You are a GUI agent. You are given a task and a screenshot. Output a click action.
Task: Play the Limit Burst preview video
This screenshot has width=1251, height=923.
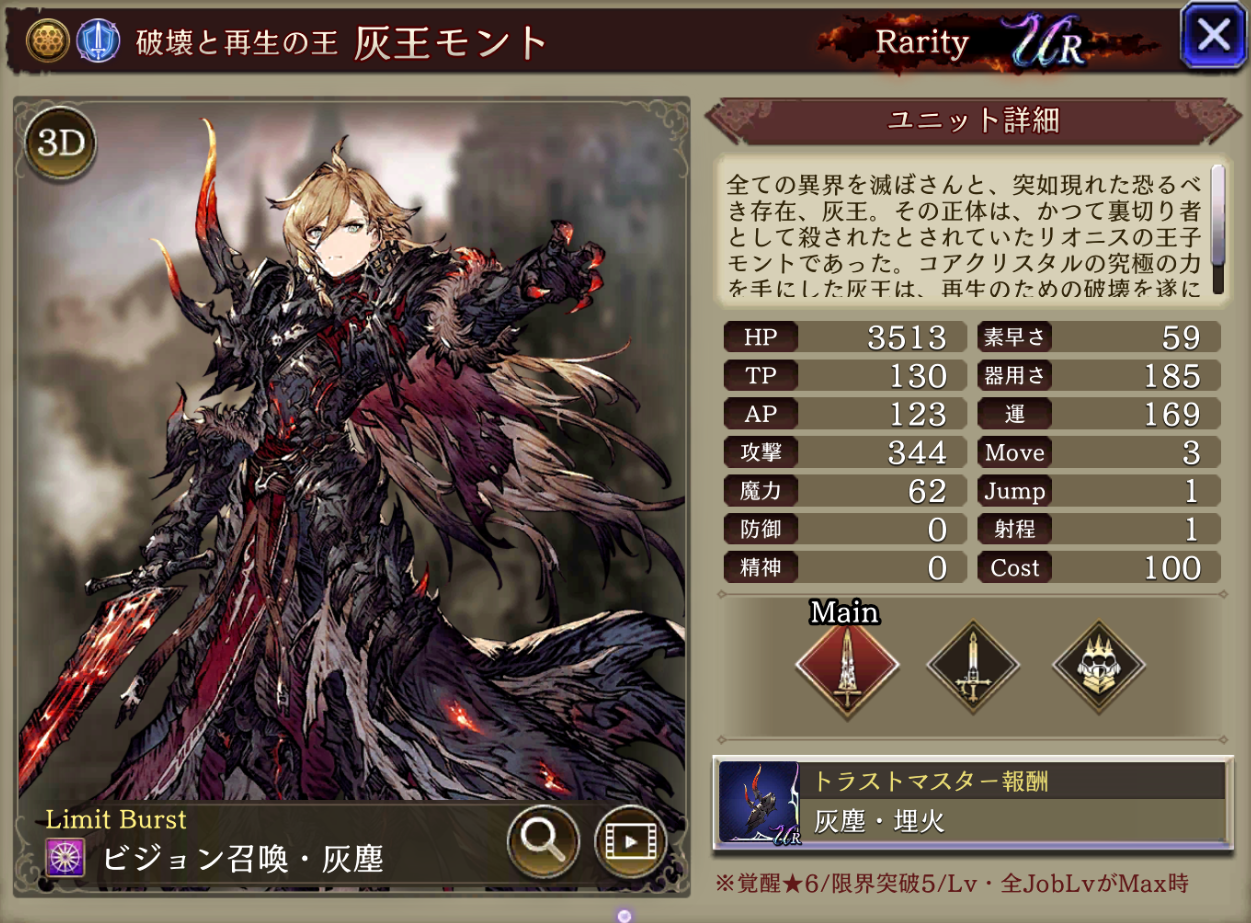(630, 841)
